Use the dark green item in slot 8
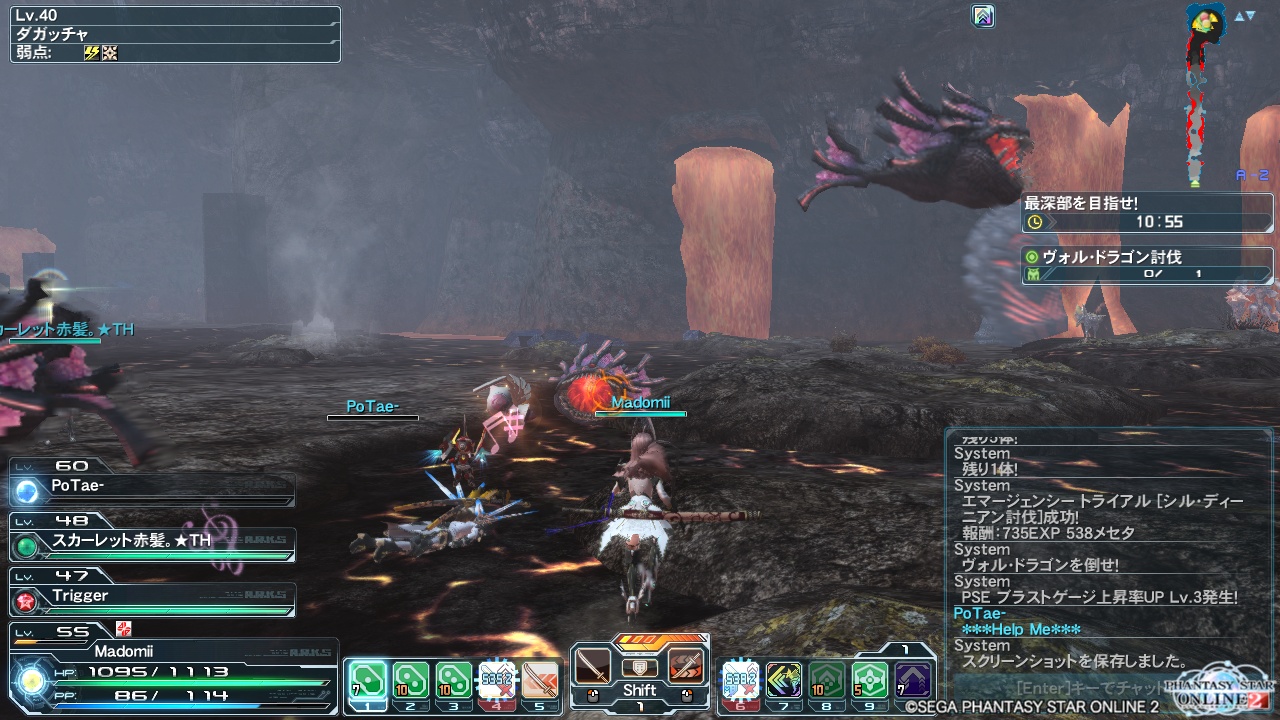This screenshot has height=720, width=1280. [x=827, y=681]
